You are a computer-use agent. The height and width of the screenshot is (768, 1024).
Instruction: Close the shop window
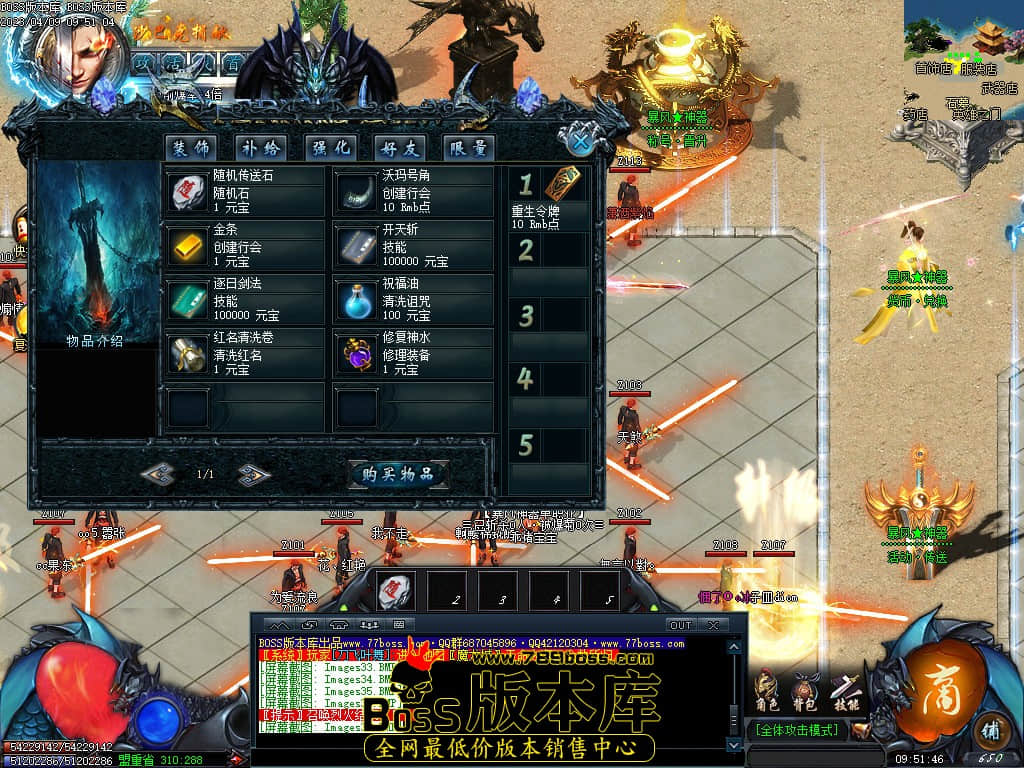(579, 140)
